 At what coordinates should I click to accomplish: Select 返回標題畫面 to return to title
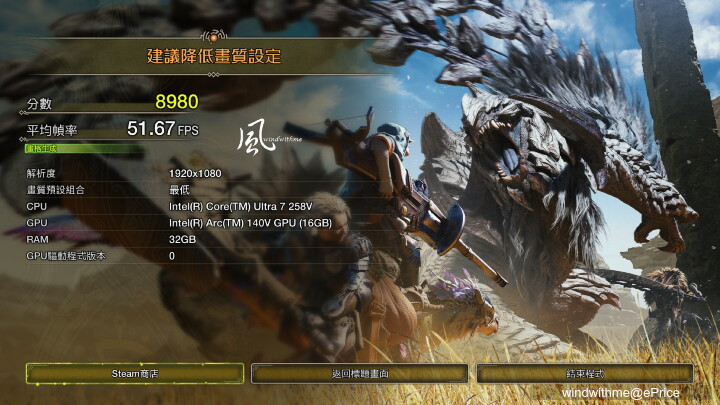(360, 373)
